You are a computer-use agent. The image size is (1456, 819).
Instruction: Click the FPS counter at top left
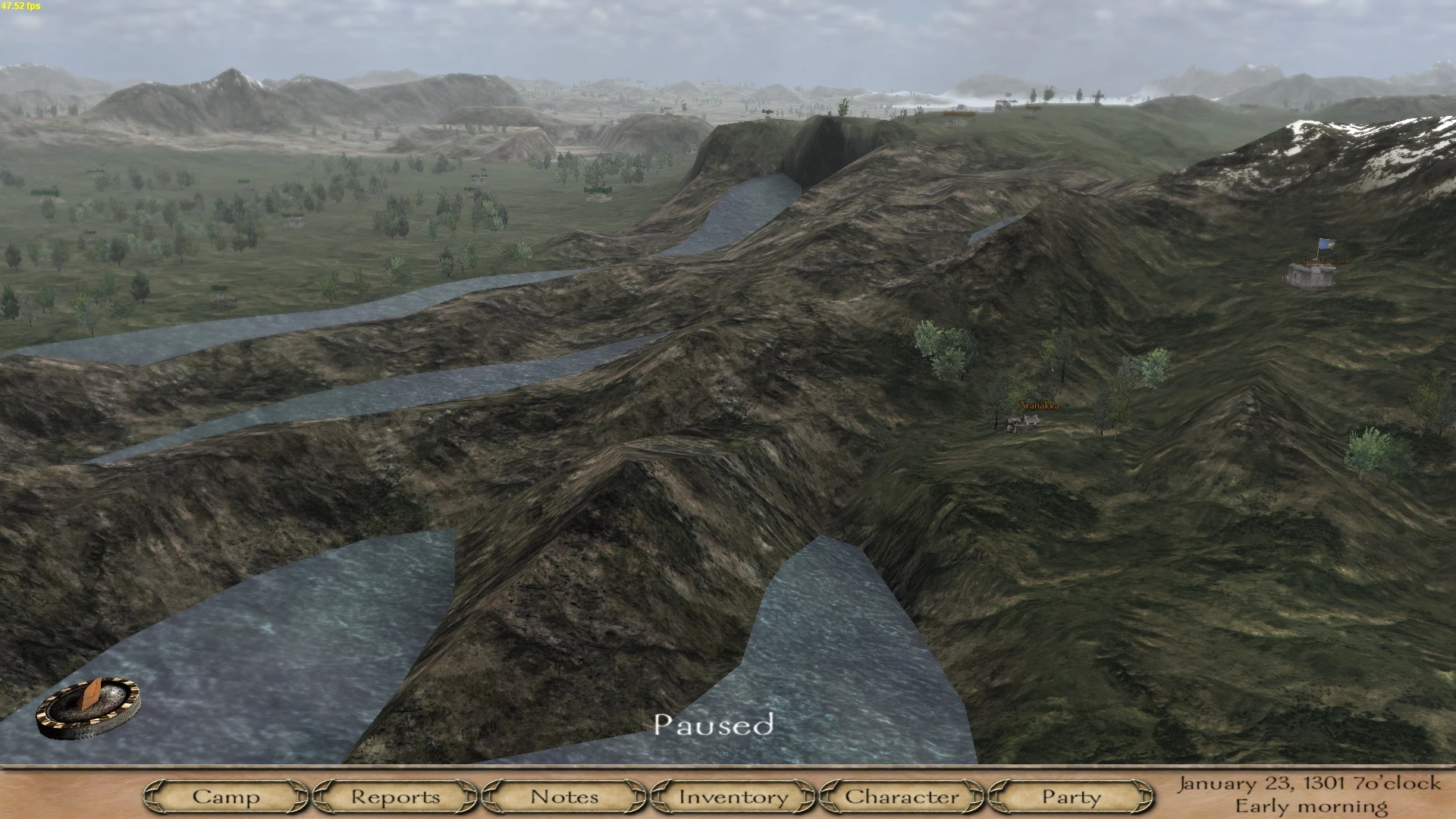pos(22,6)
